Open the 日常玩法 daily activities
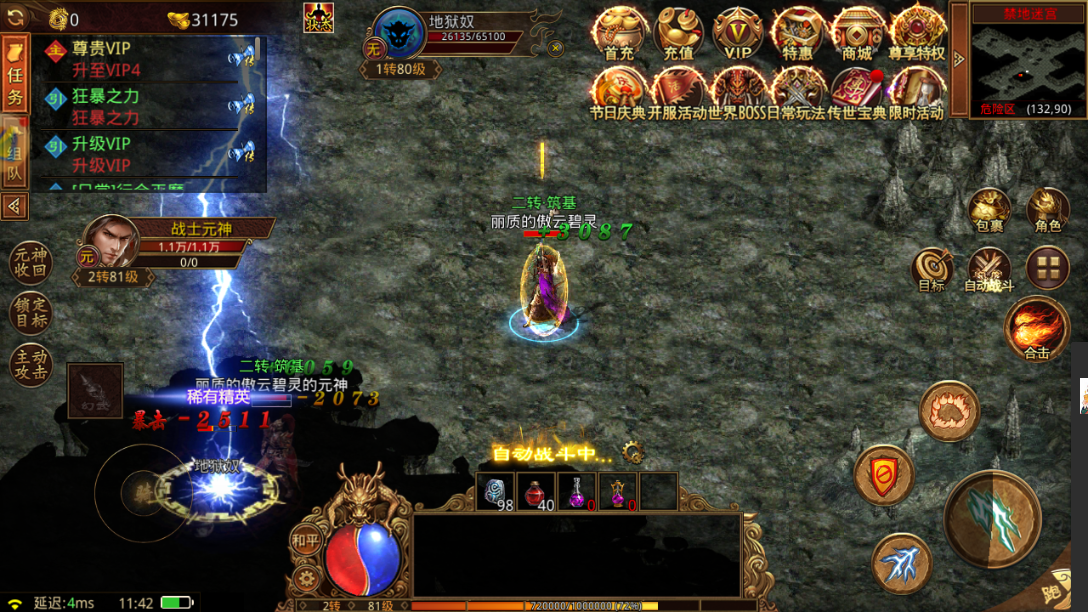The width and height of the screenshot is (1088, 612). click(797, 94)
